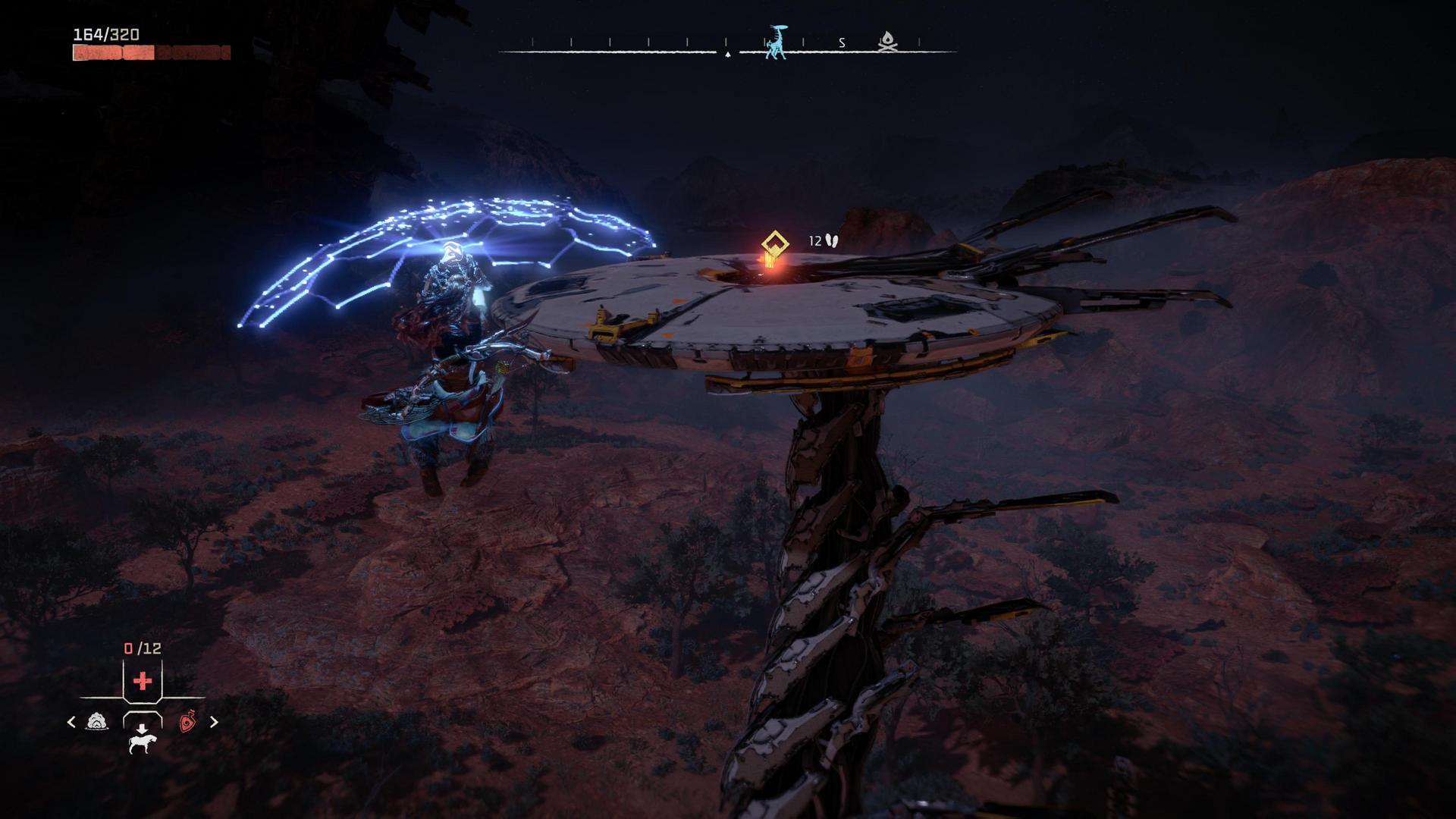Click the down arrow above the horse icon

(142, 728)
